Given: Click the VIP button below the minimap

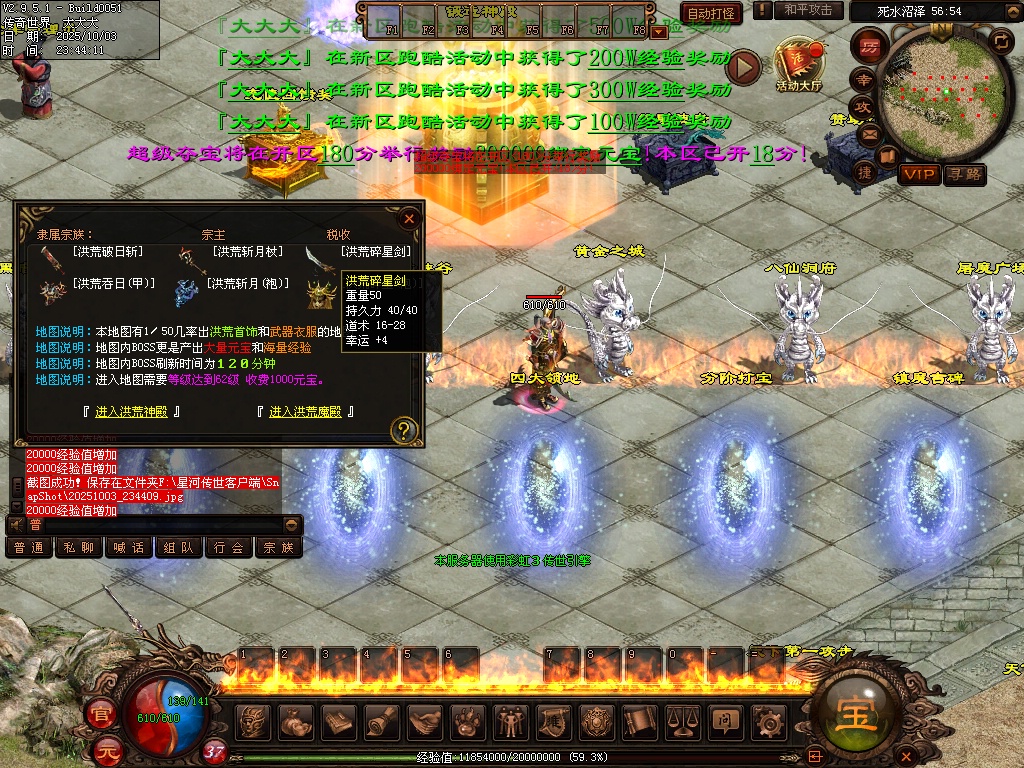Looking at the screenshot, I should click(919, 174).
